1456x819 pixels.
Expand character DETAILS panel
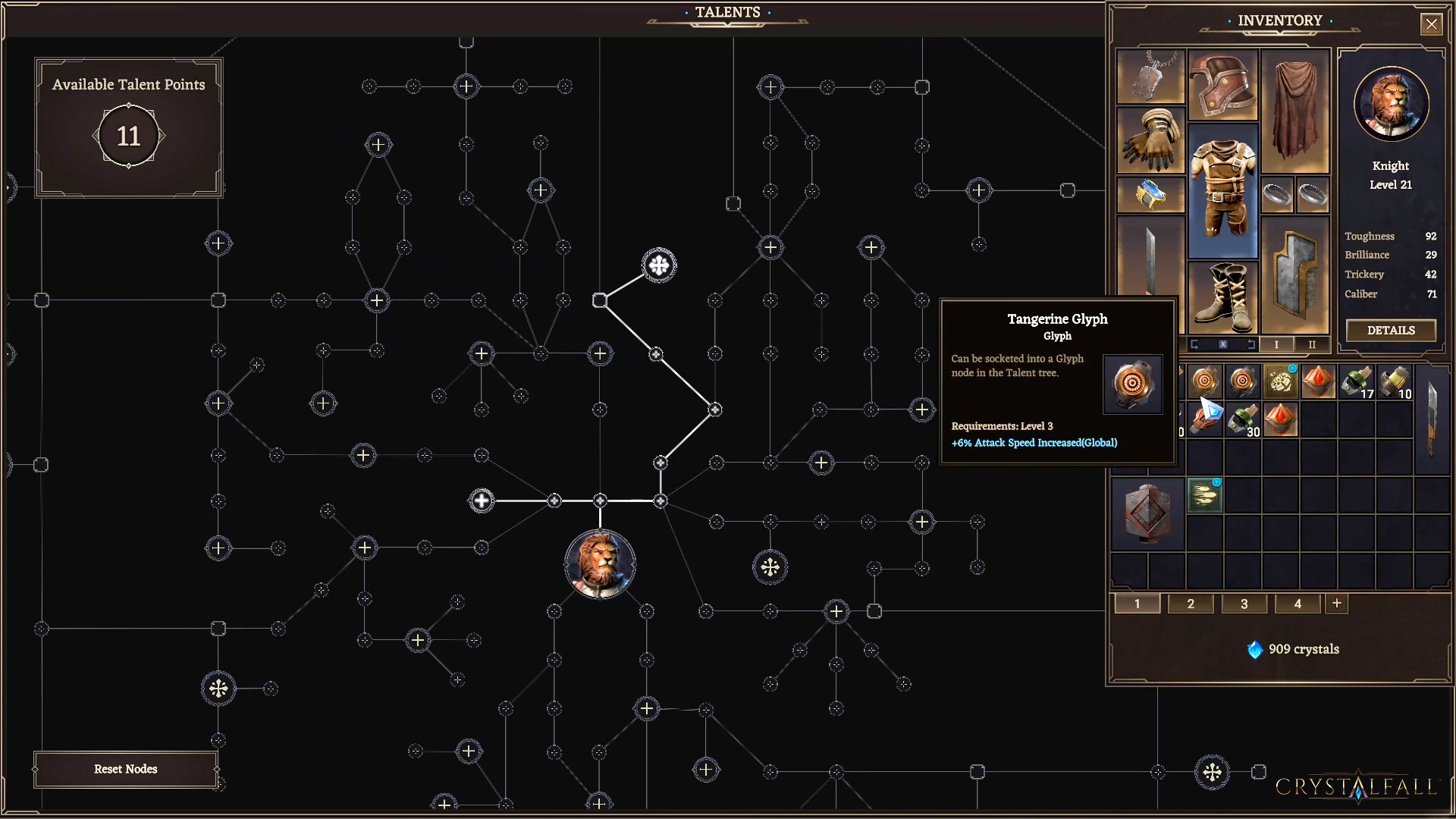pyautogui.click(x=1390, y=331)
